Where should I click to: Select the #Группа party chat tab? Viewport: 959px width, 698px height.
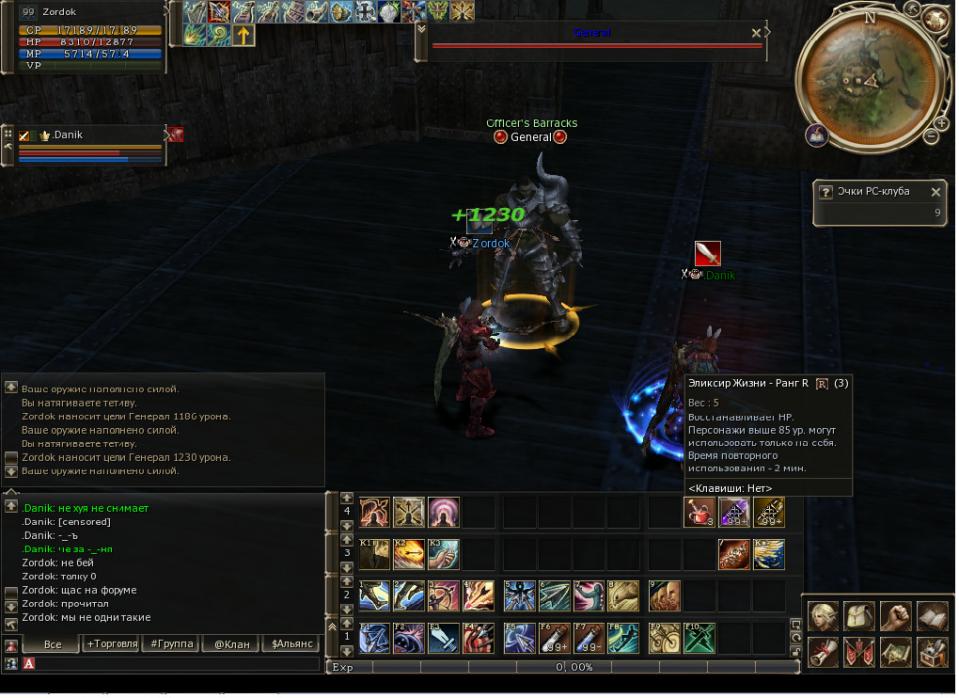(x=170, y=644)
